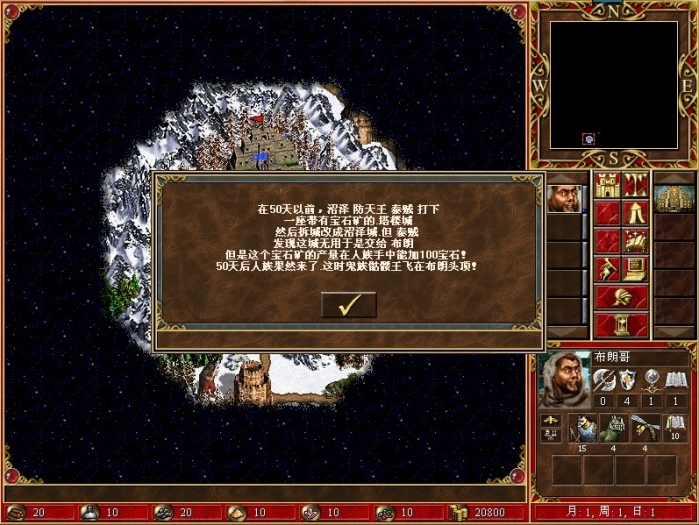699x525 pixels.
Task: Select the town thumbnail in the town list
Action: 673,198
